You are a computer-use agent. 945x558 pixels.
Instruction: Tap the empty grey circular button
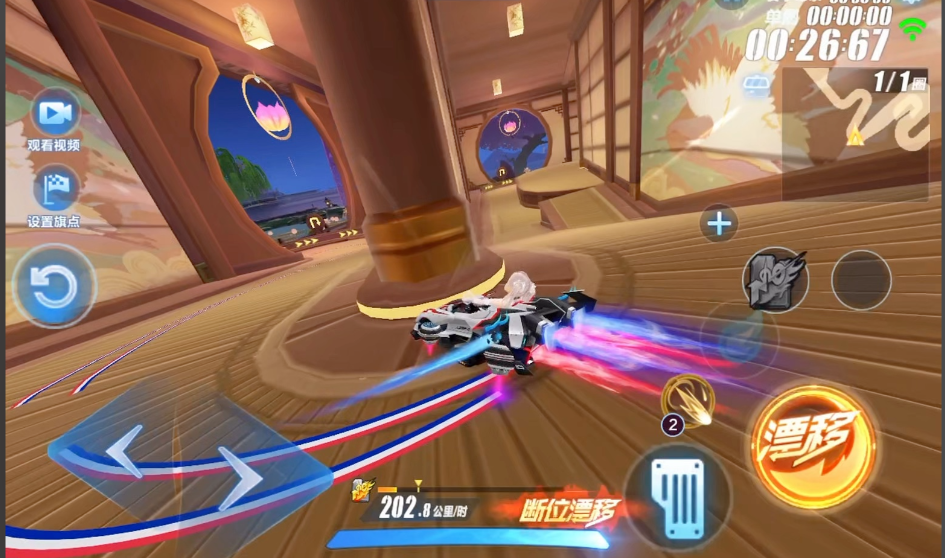861,279
